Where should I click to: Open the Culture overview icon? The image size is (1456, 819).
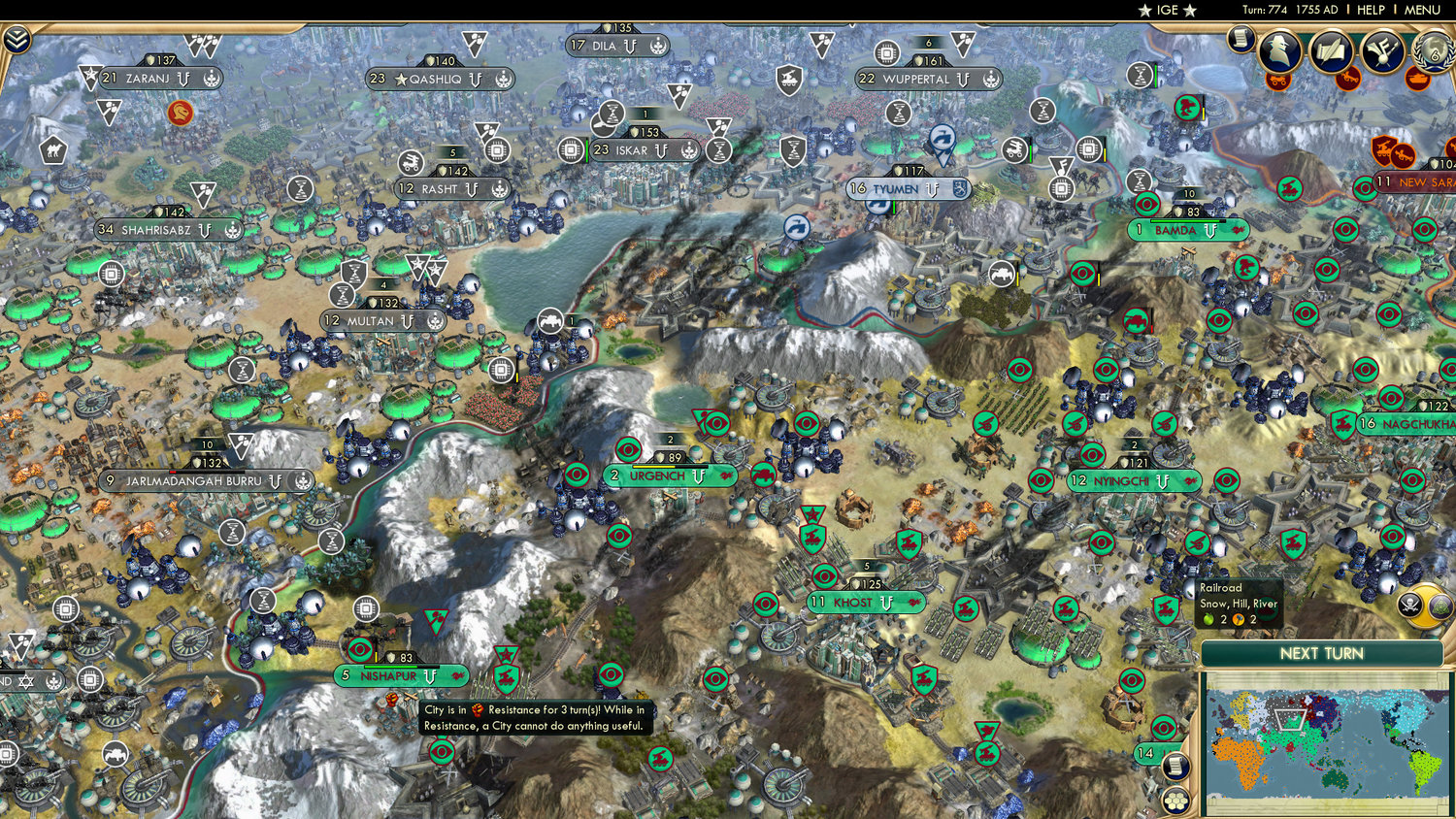(x=1381, y=49)
